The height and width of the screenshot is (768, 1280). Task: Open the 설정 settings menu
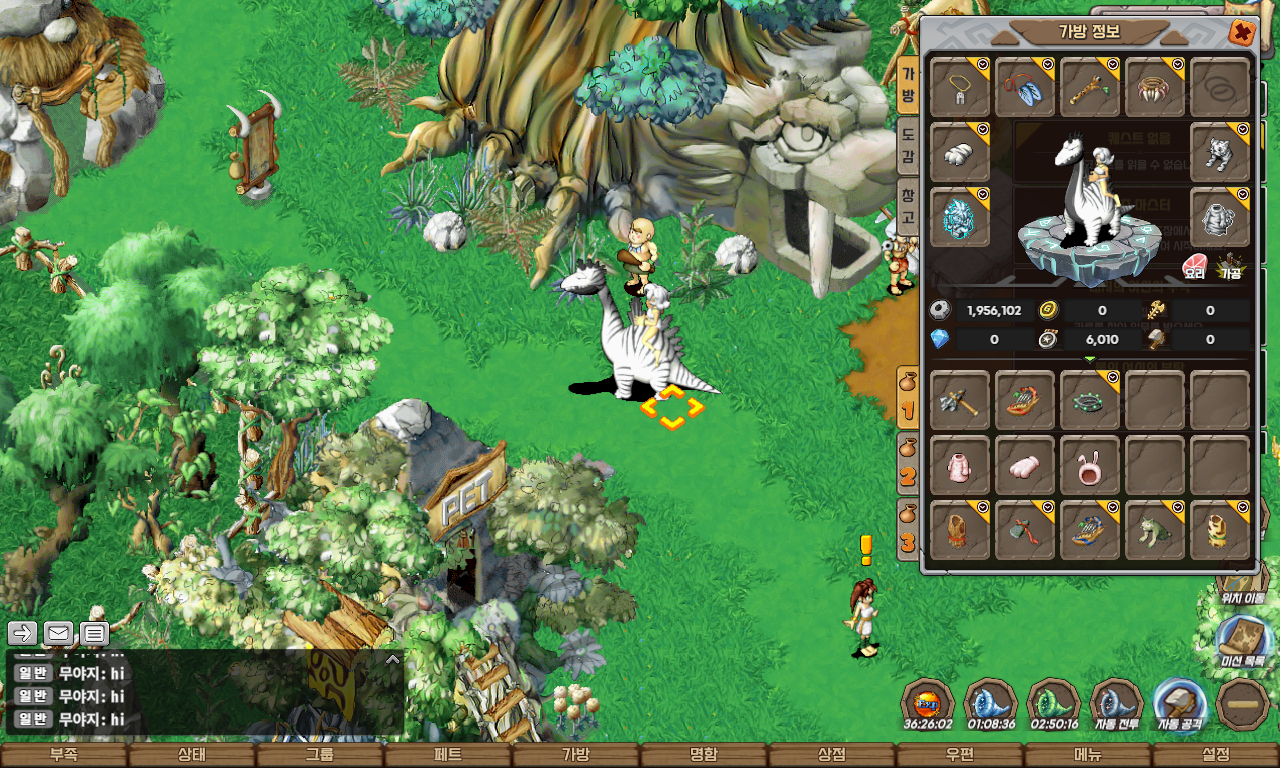pos(1216,755)
